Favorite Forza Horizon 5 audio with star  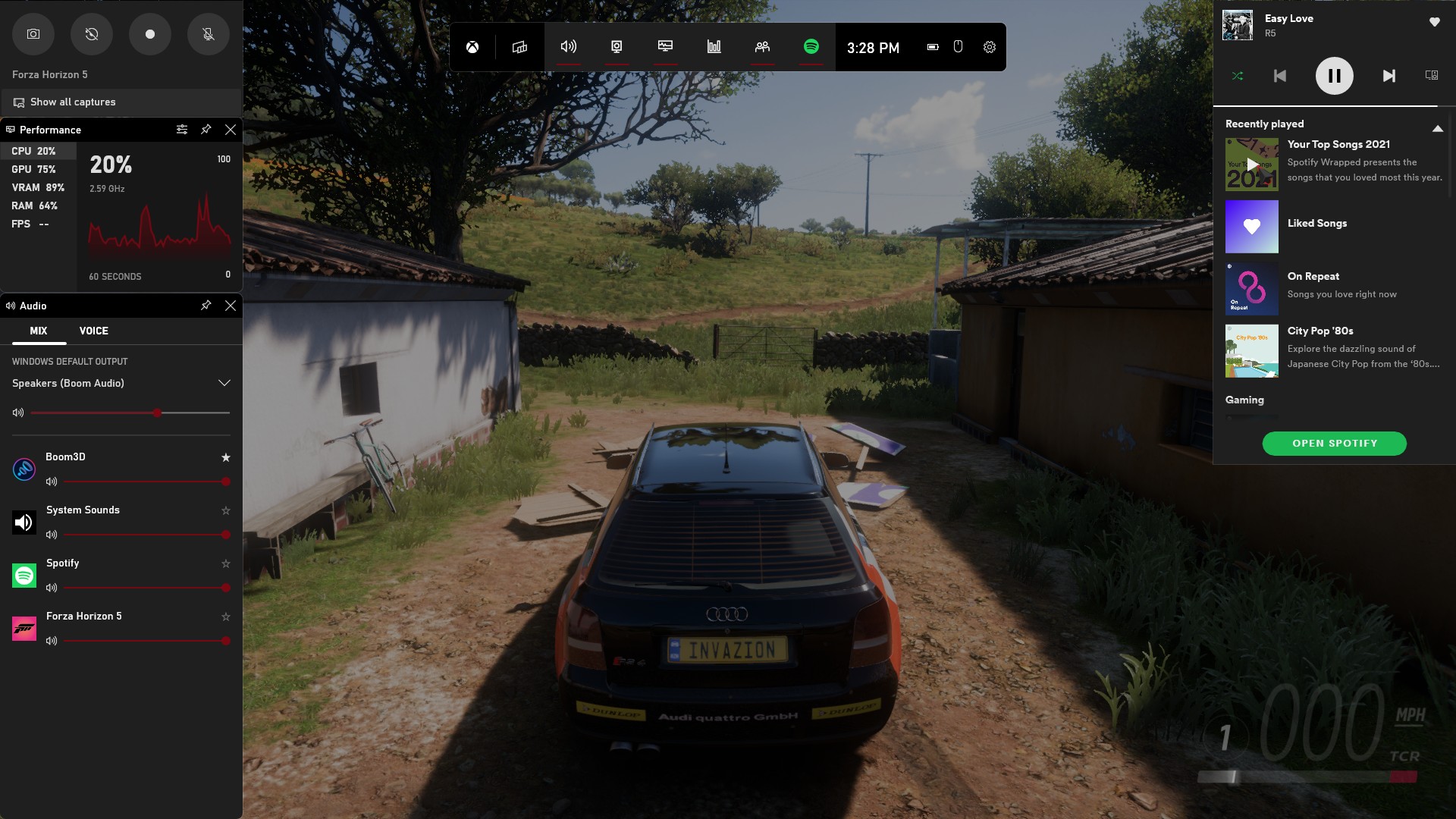tap(225, 617)
